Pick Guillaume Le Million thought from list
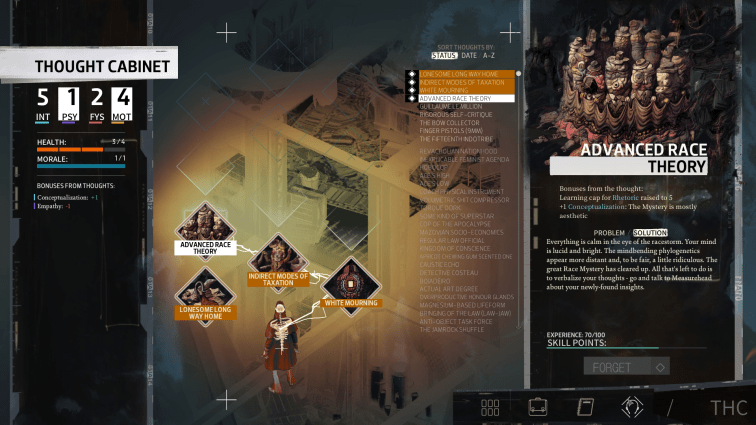The image size is (756, 425). pos(451,107)
